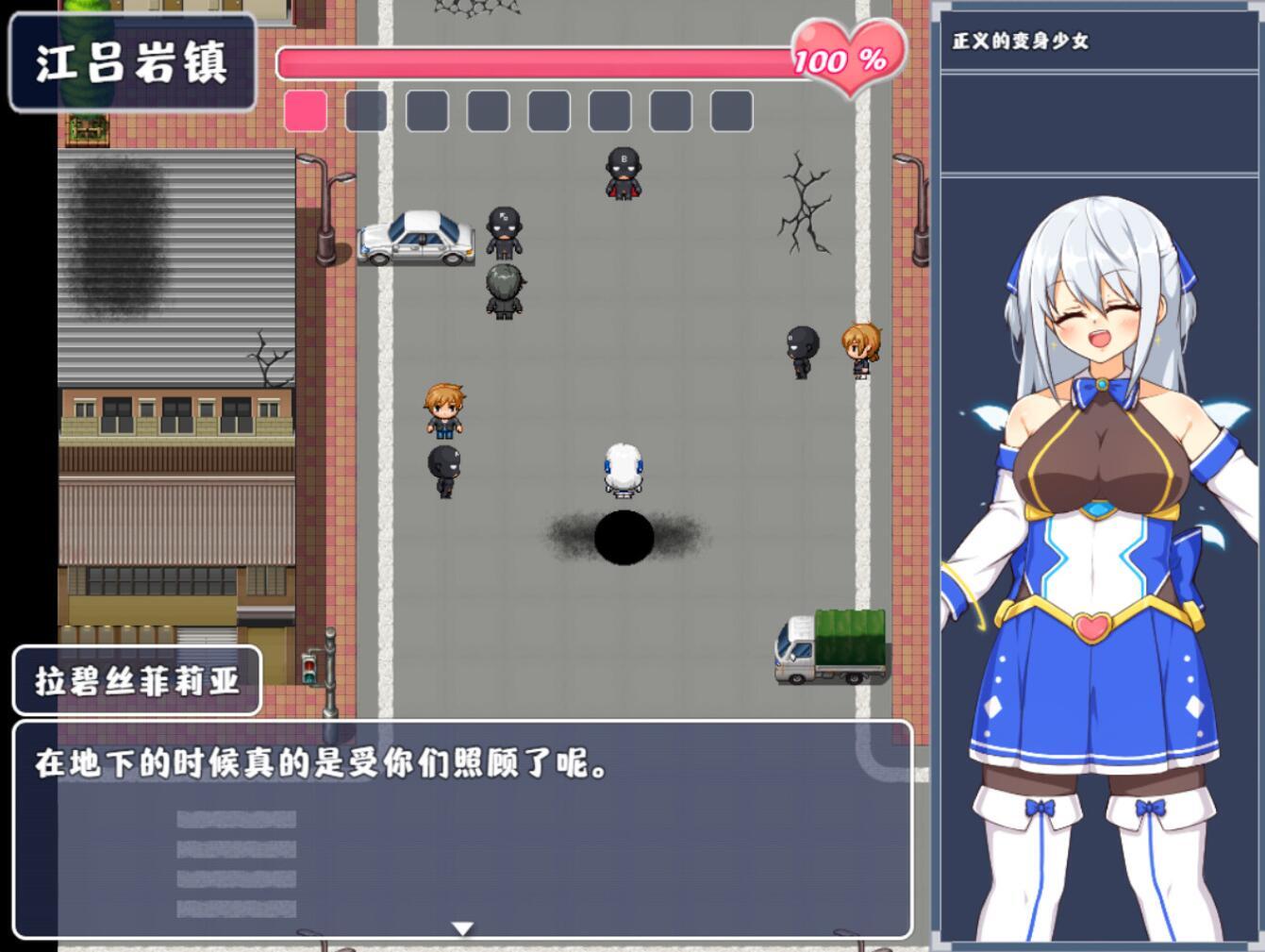Screen dimensions: 1265x952
Task: Expand the dialogue with the continue arrow
Action: click(463, 927)
